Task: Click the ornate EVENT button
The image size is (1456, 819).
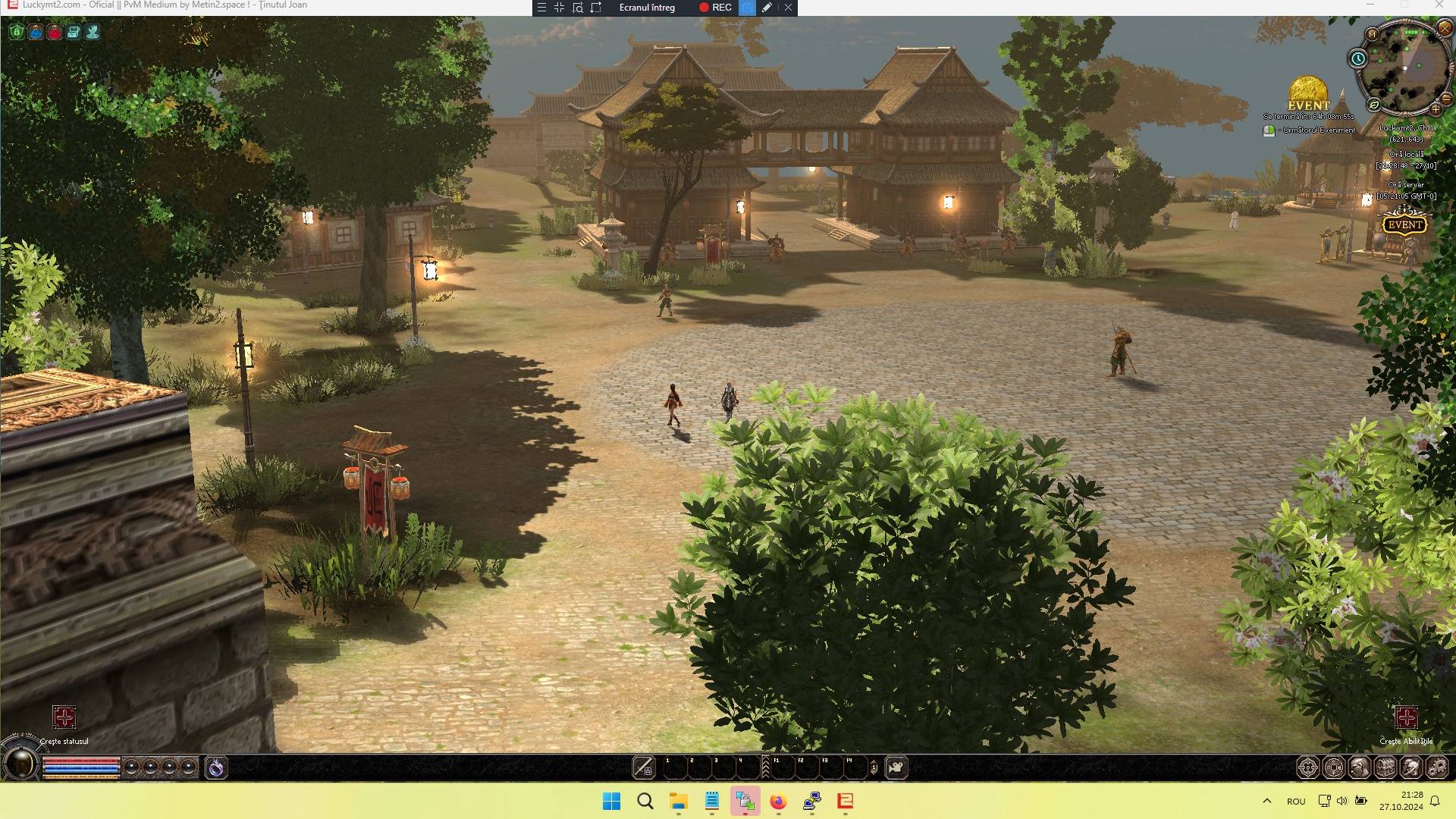Action: (x=1404, y=224)
